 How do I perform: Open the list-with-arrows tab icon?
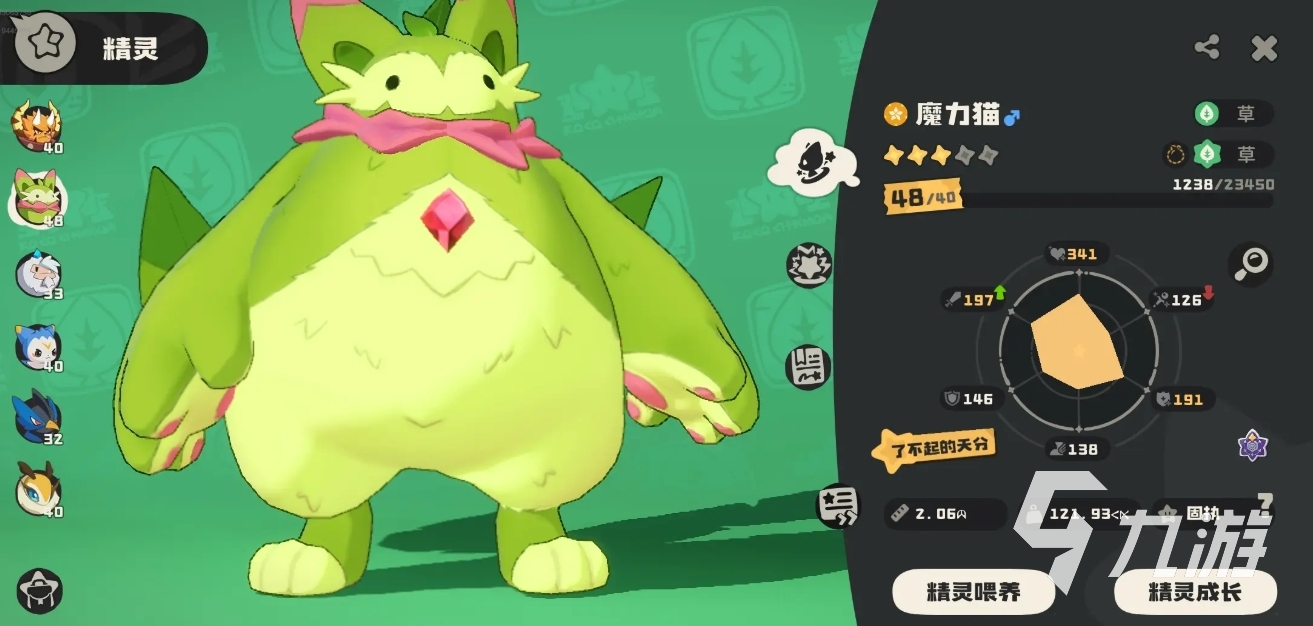pos(837,505)
